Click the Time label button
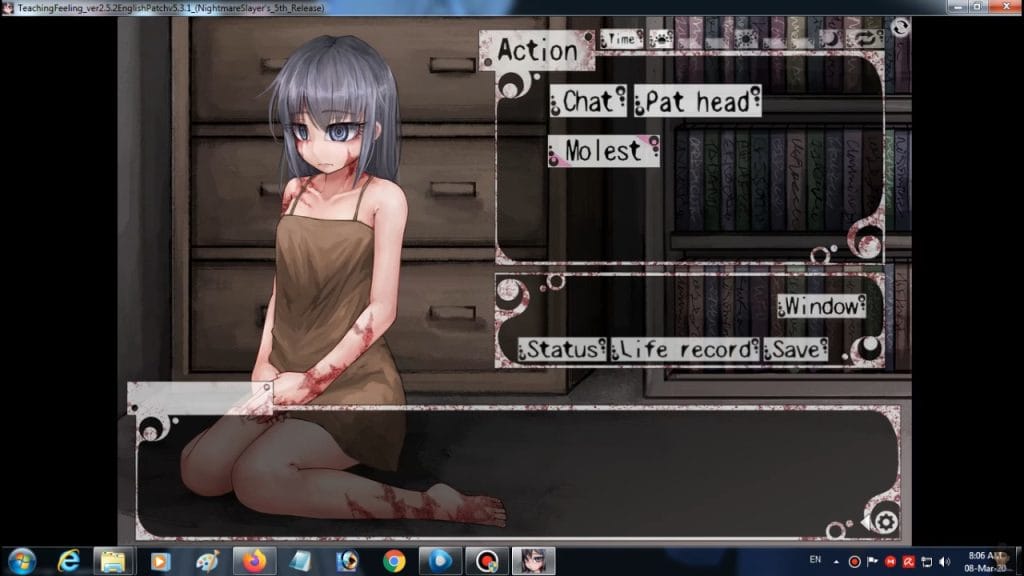This screenshot has height=576, width=1024. [622, 39]
